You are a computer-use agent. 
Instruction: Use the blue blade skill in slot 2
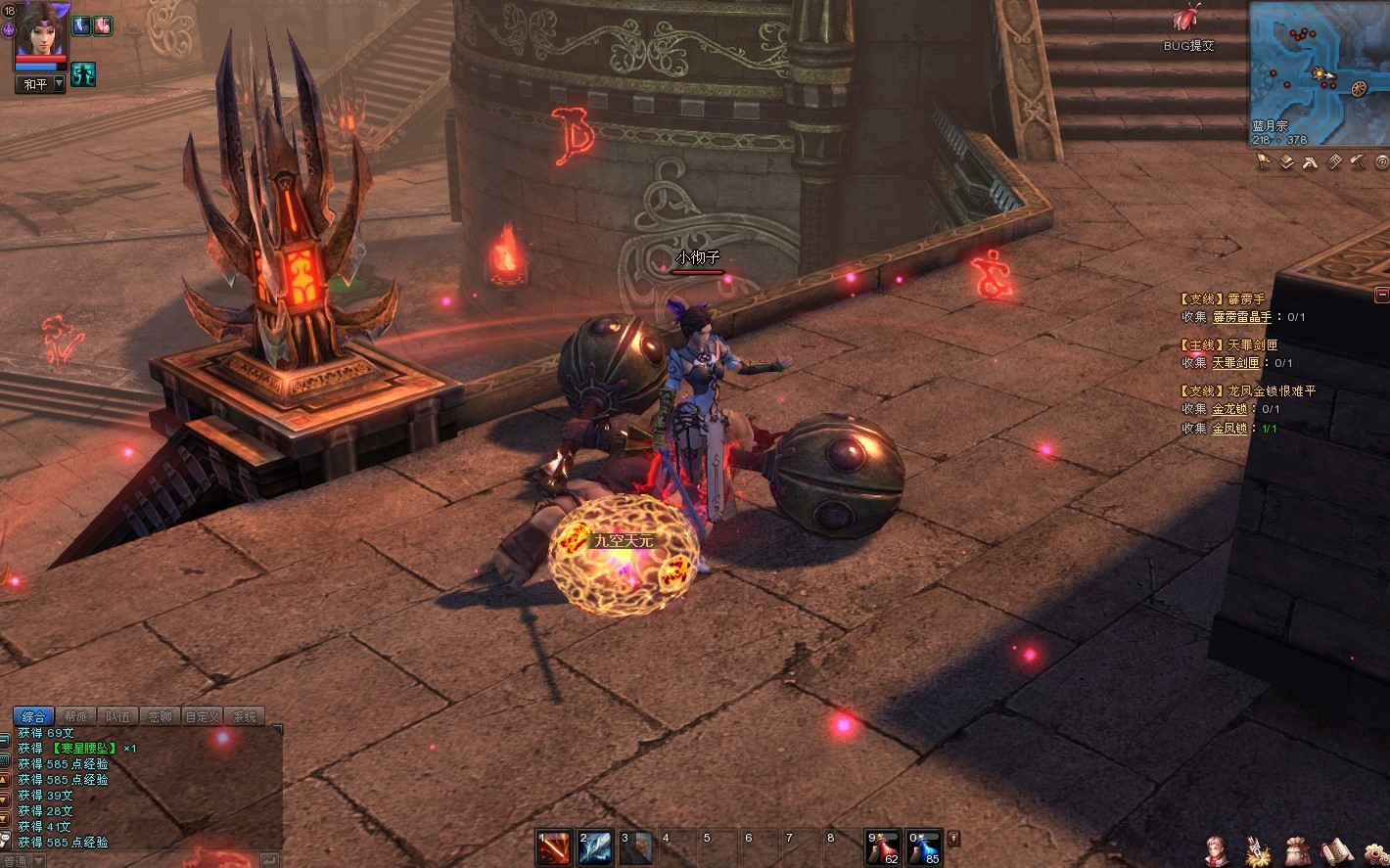point(594,847)
